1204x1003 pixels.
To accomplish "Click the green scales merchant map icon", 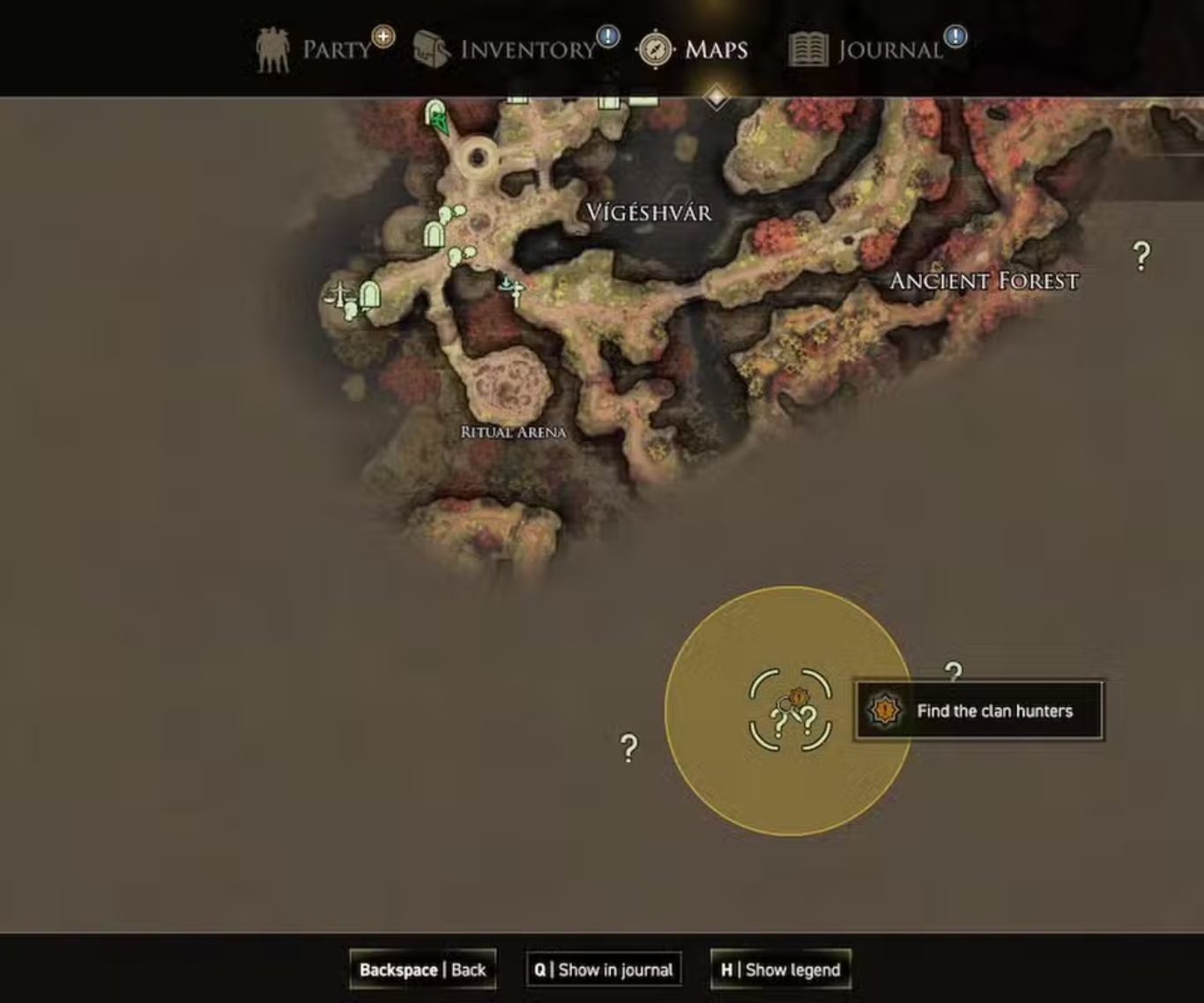I will 338,293.
